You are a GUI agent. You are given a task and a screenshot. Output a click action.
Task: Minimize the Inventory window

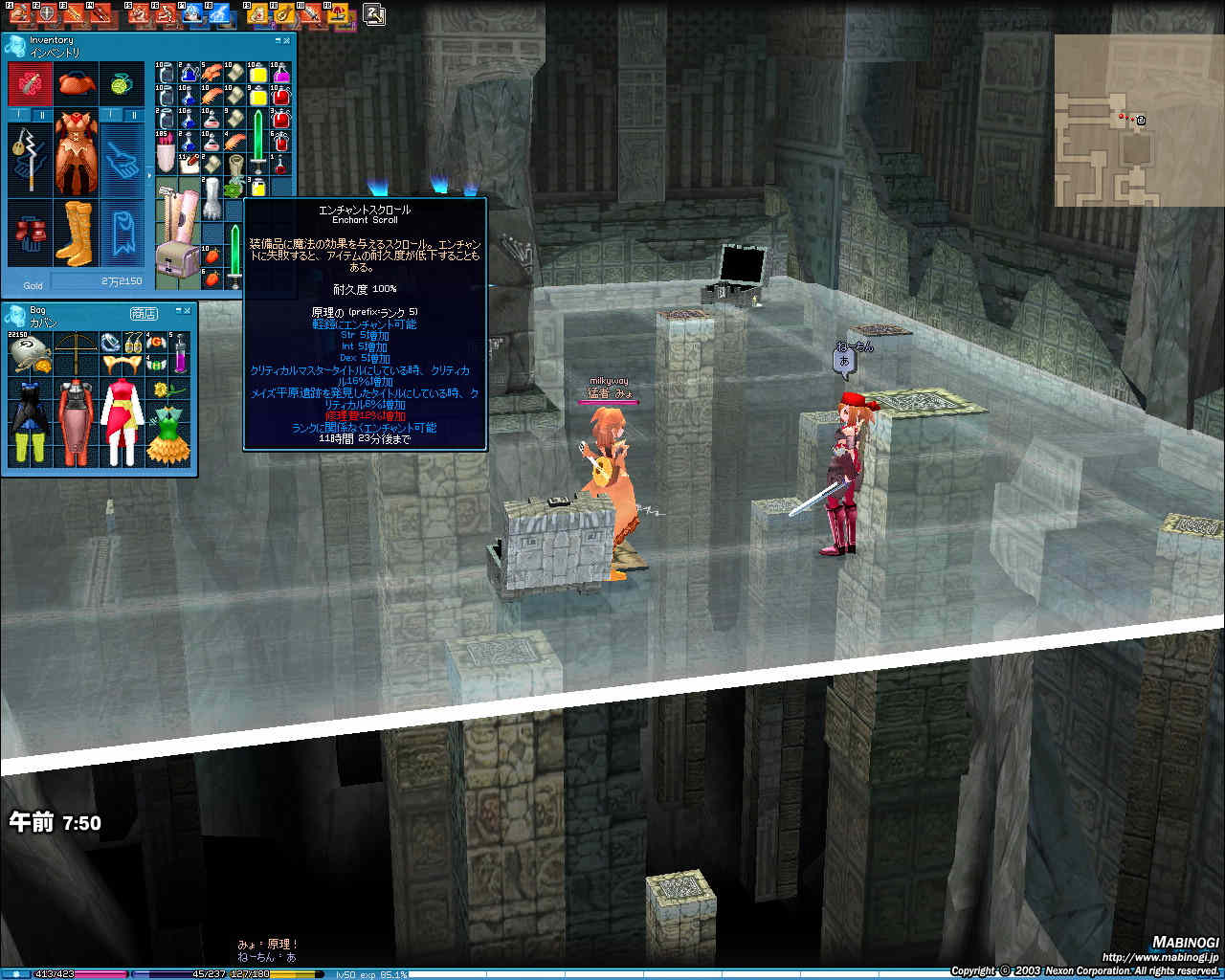(x=278, y=41)
